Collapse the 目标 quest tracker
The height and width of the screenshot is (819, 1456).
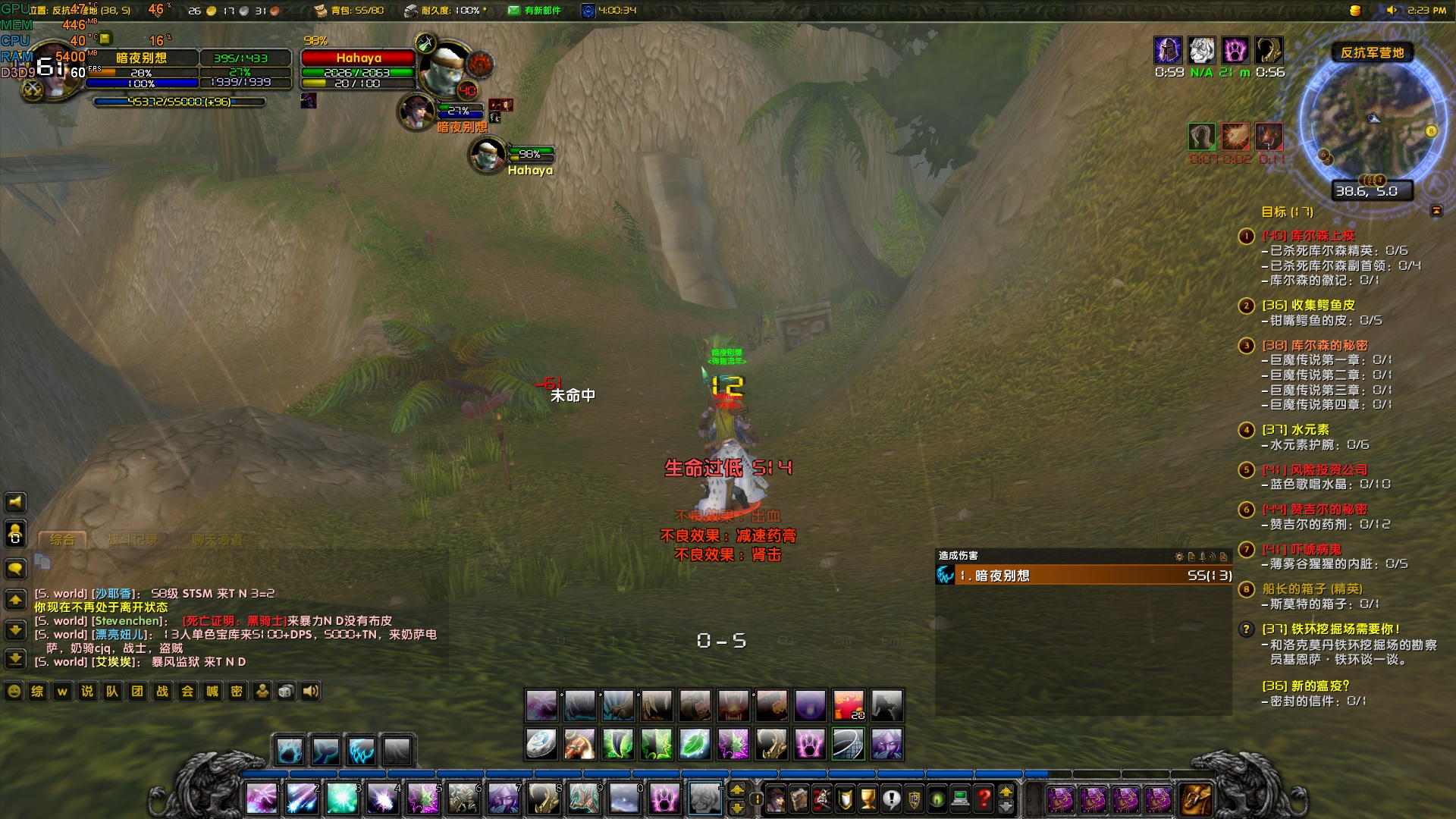coord(1436,211)
